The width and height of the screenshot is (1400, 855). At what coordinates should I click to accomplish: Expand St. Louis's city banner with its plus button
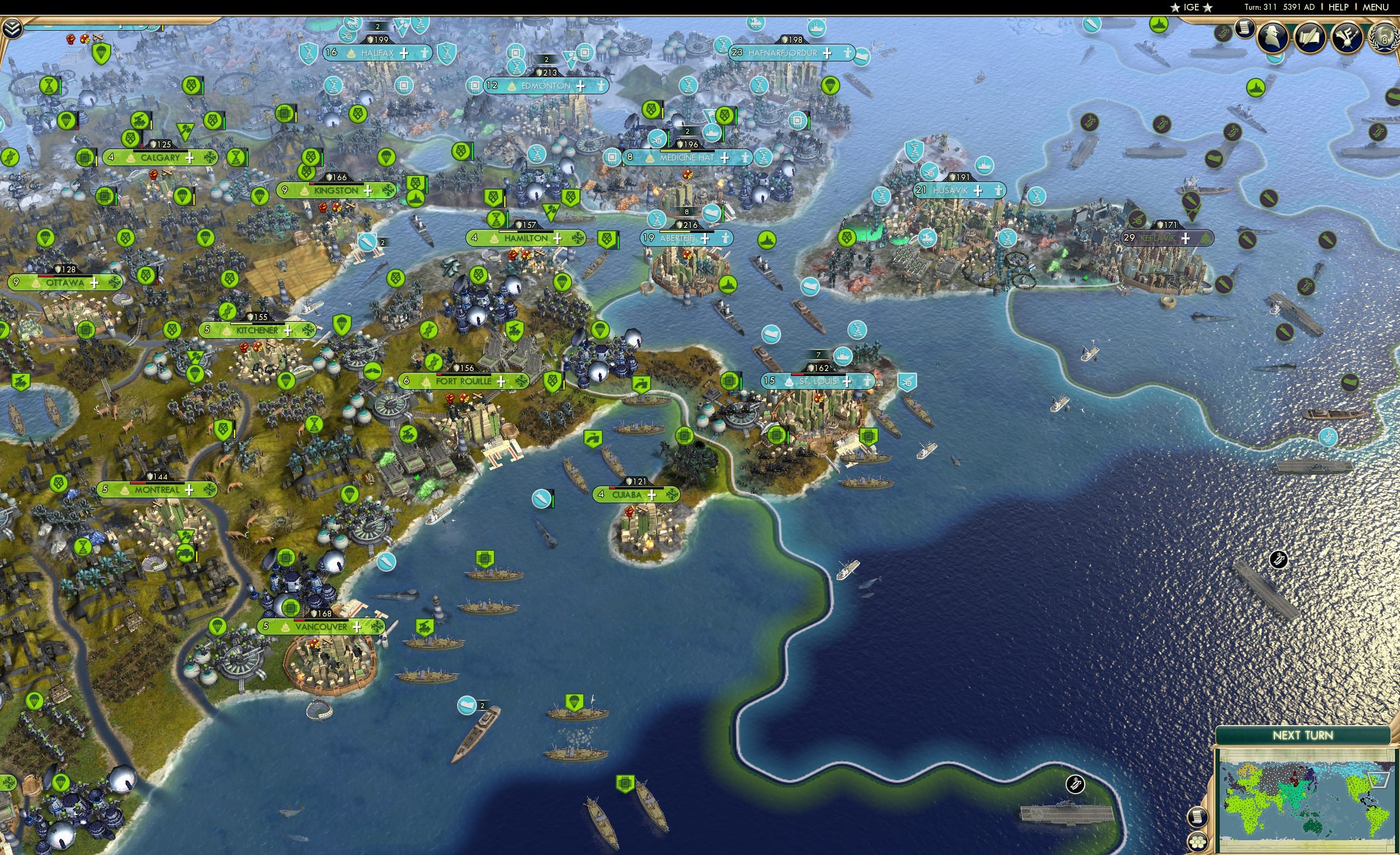[x=847, y=384]
